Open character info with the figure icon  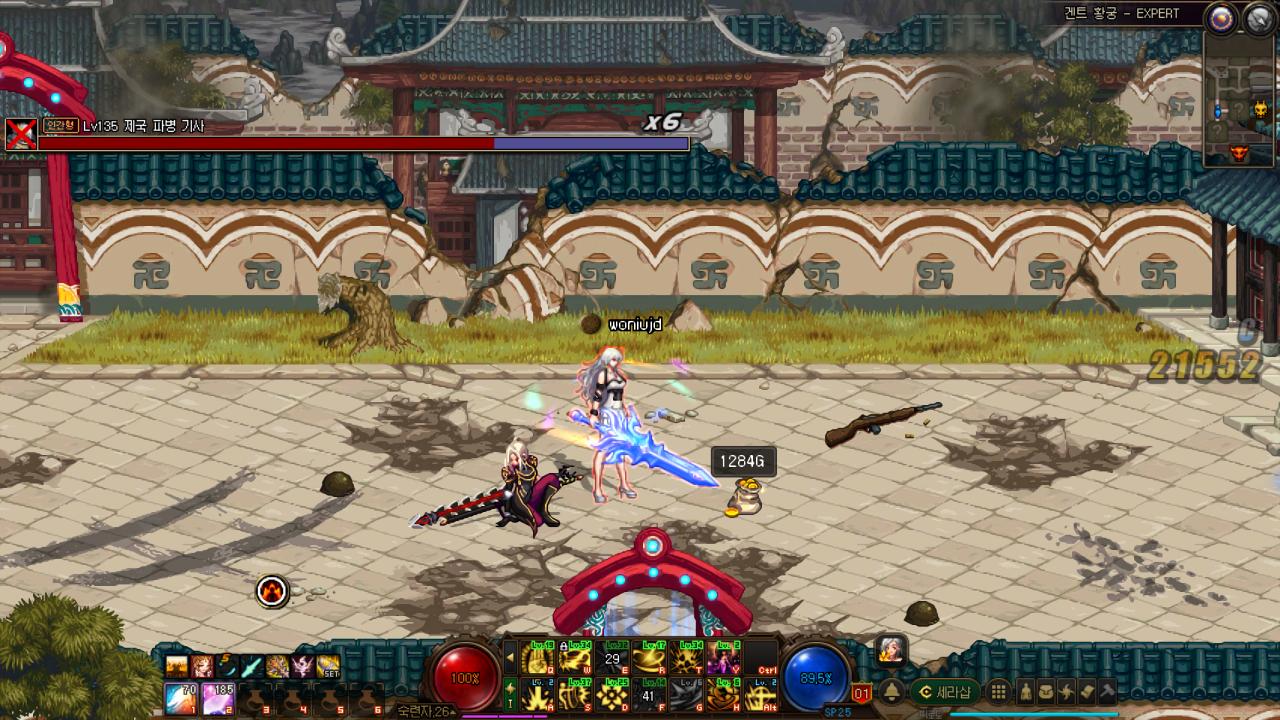pyautogui.click(x=1026, y=691)
